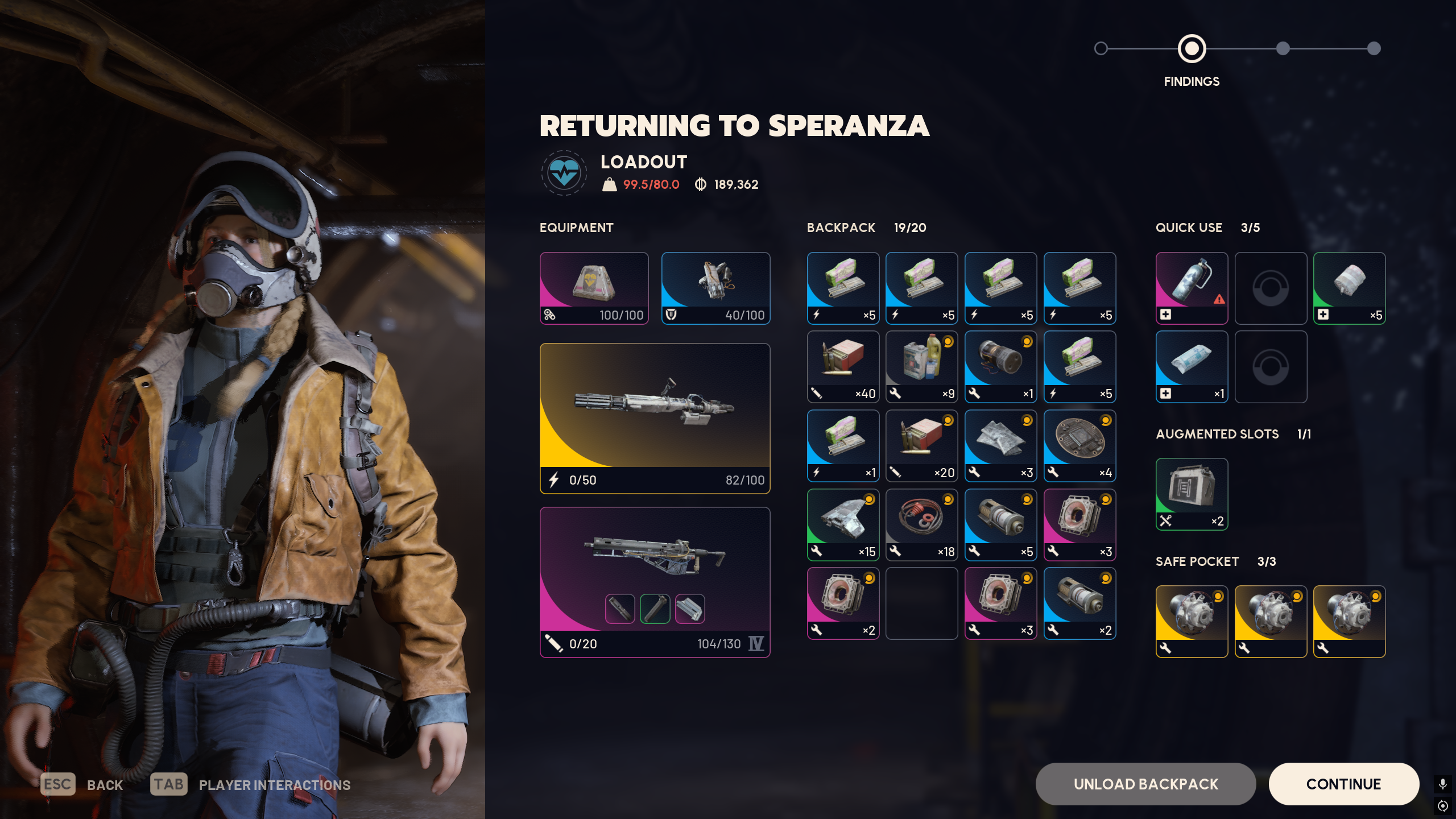Select the ammo box stack of 20

921,445
